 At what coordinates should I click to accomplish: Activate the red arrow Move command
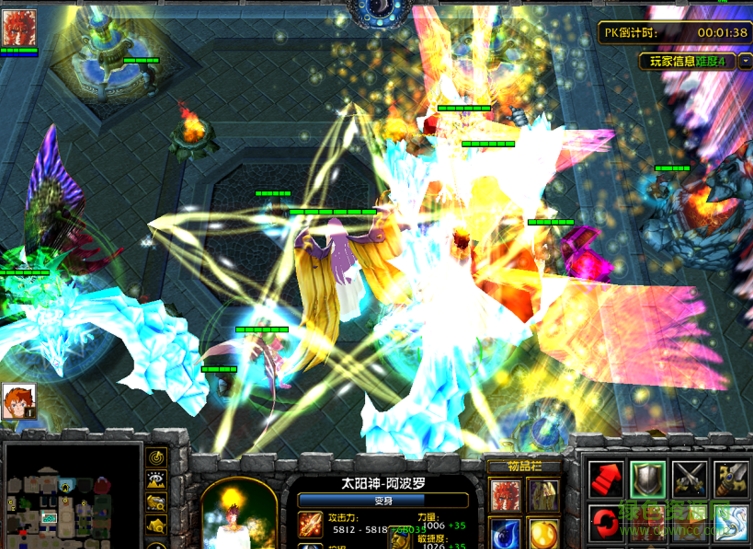(604, 479)
